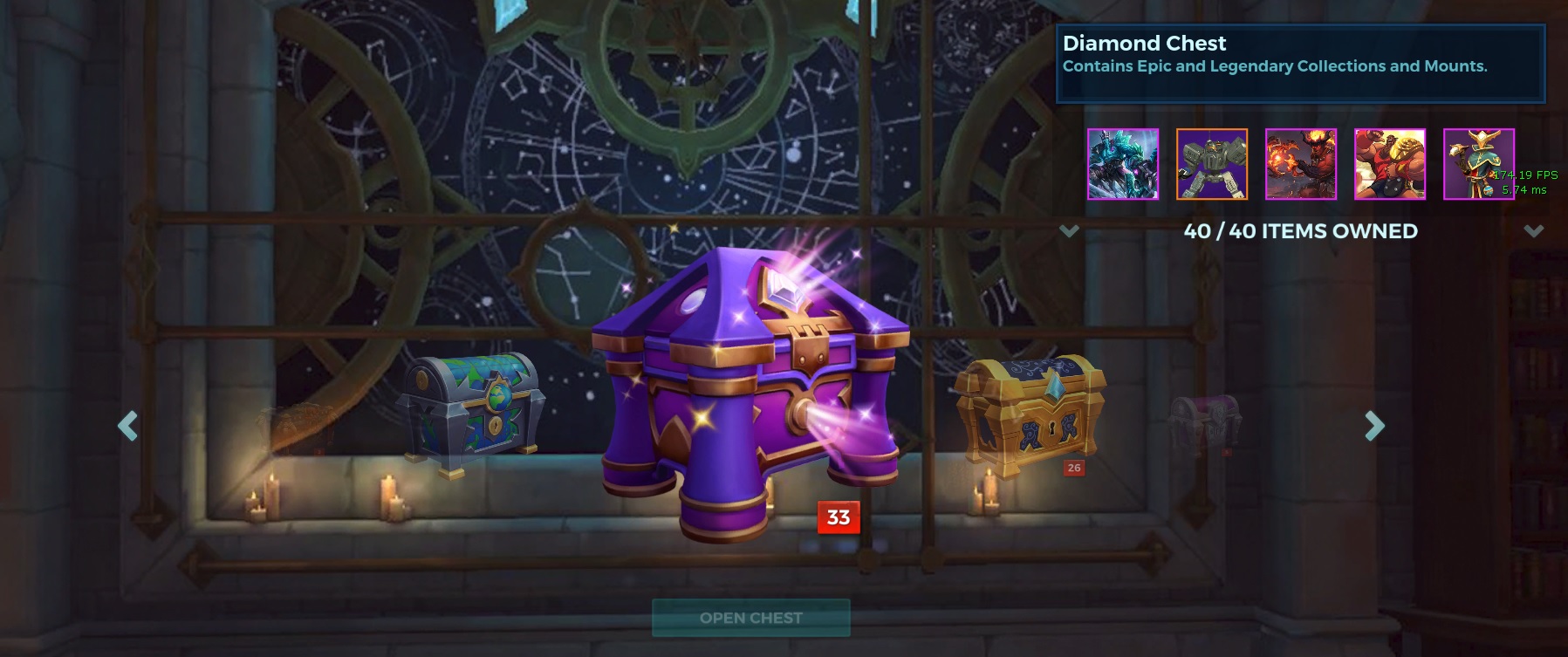Click the OPEN CHEST button
1568x657 pixels.
point(750,617)
